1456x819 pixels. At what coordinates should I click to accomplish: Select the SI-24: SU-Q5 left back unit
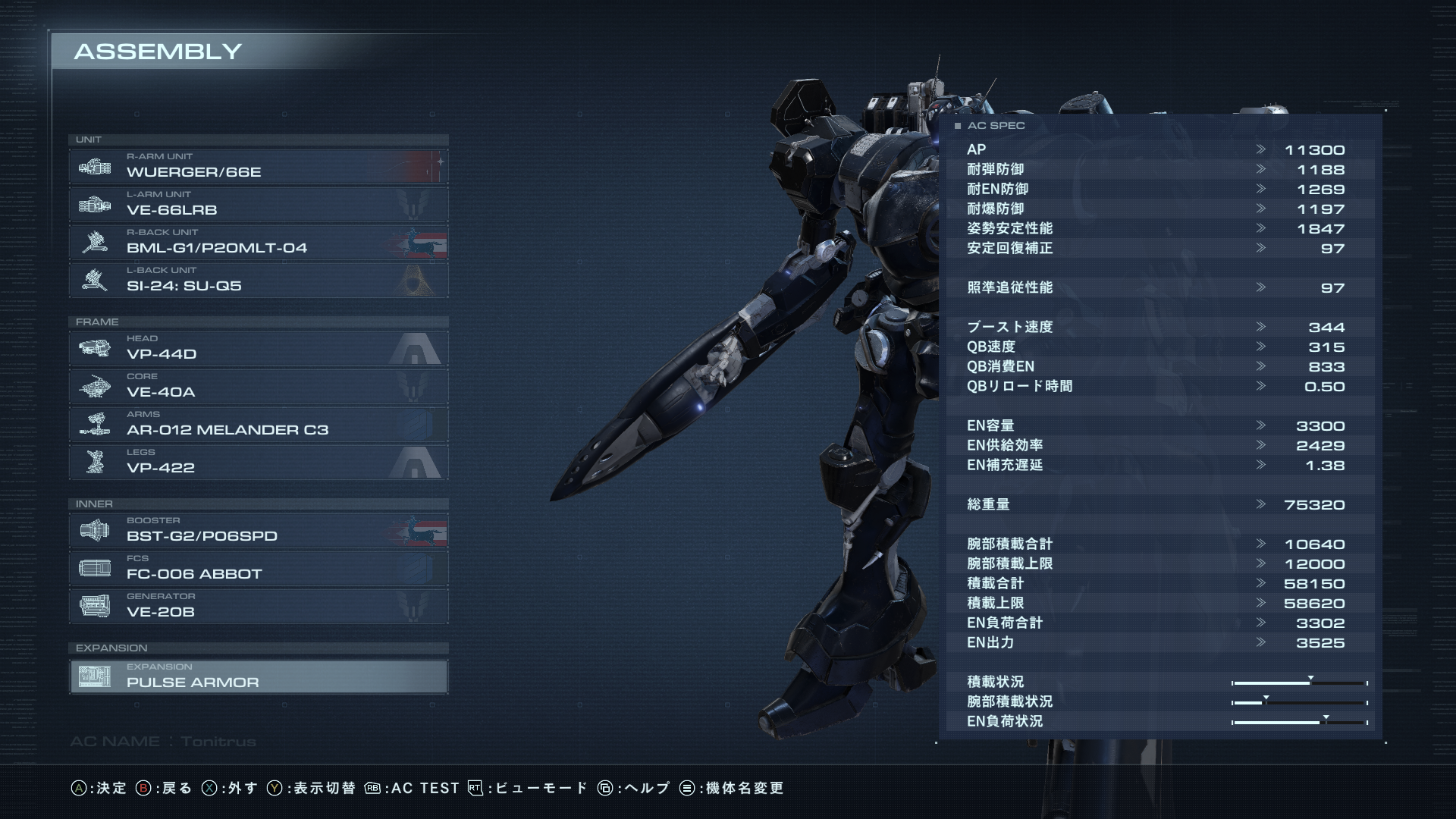point(258,280)
